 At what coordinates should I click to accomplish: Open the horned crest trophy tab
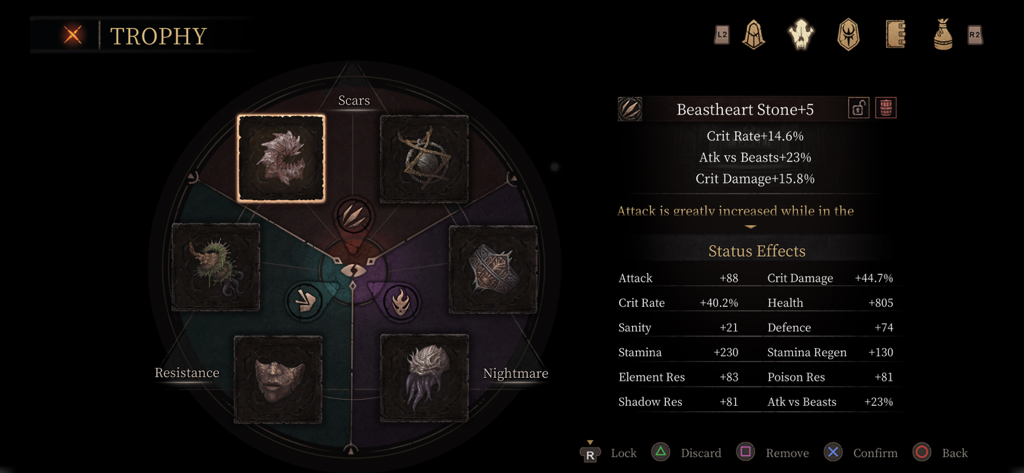[800, 35]
